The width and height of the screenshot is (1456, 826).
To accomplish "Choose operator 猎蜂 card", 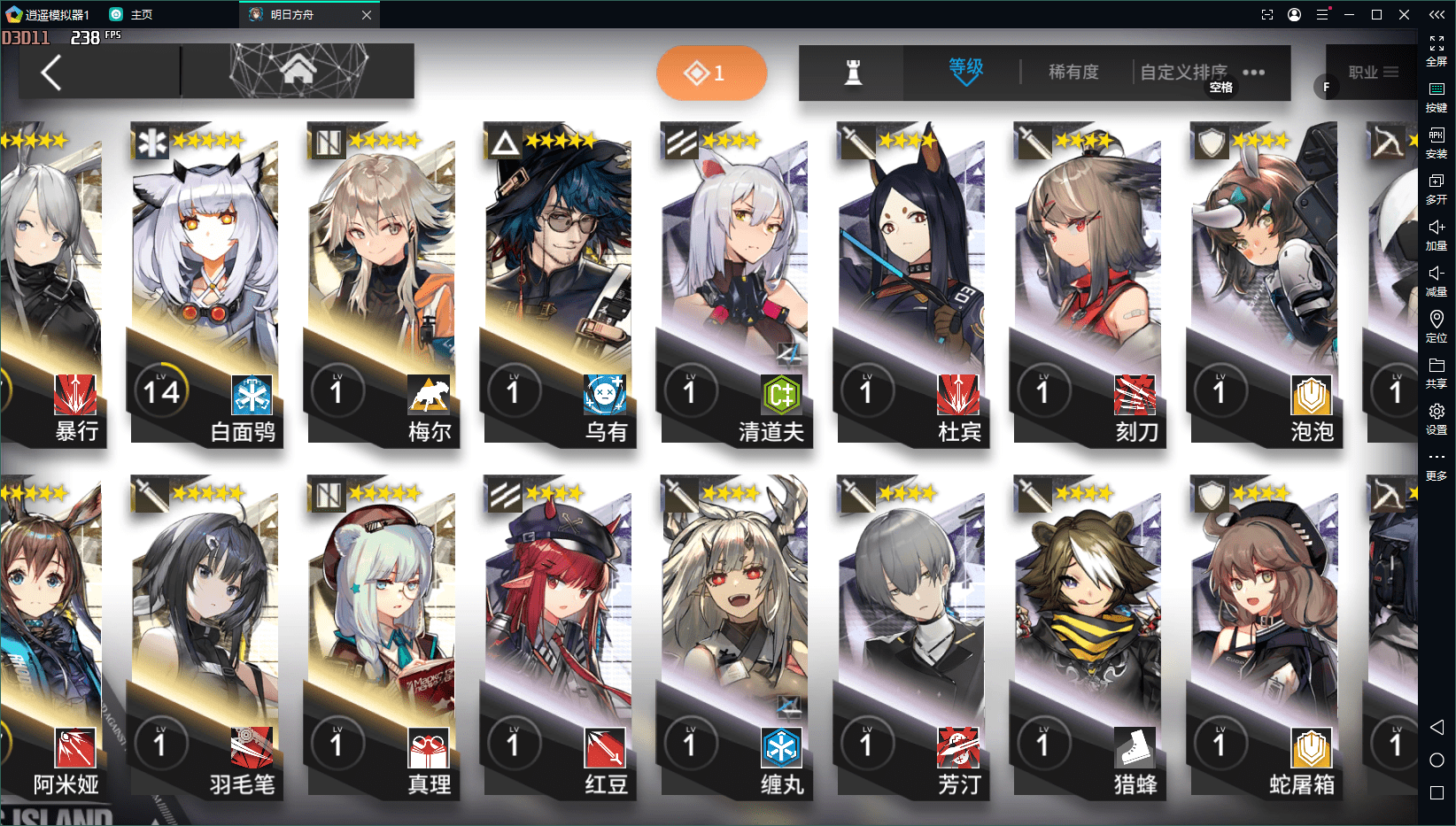I will [1088, 637].
